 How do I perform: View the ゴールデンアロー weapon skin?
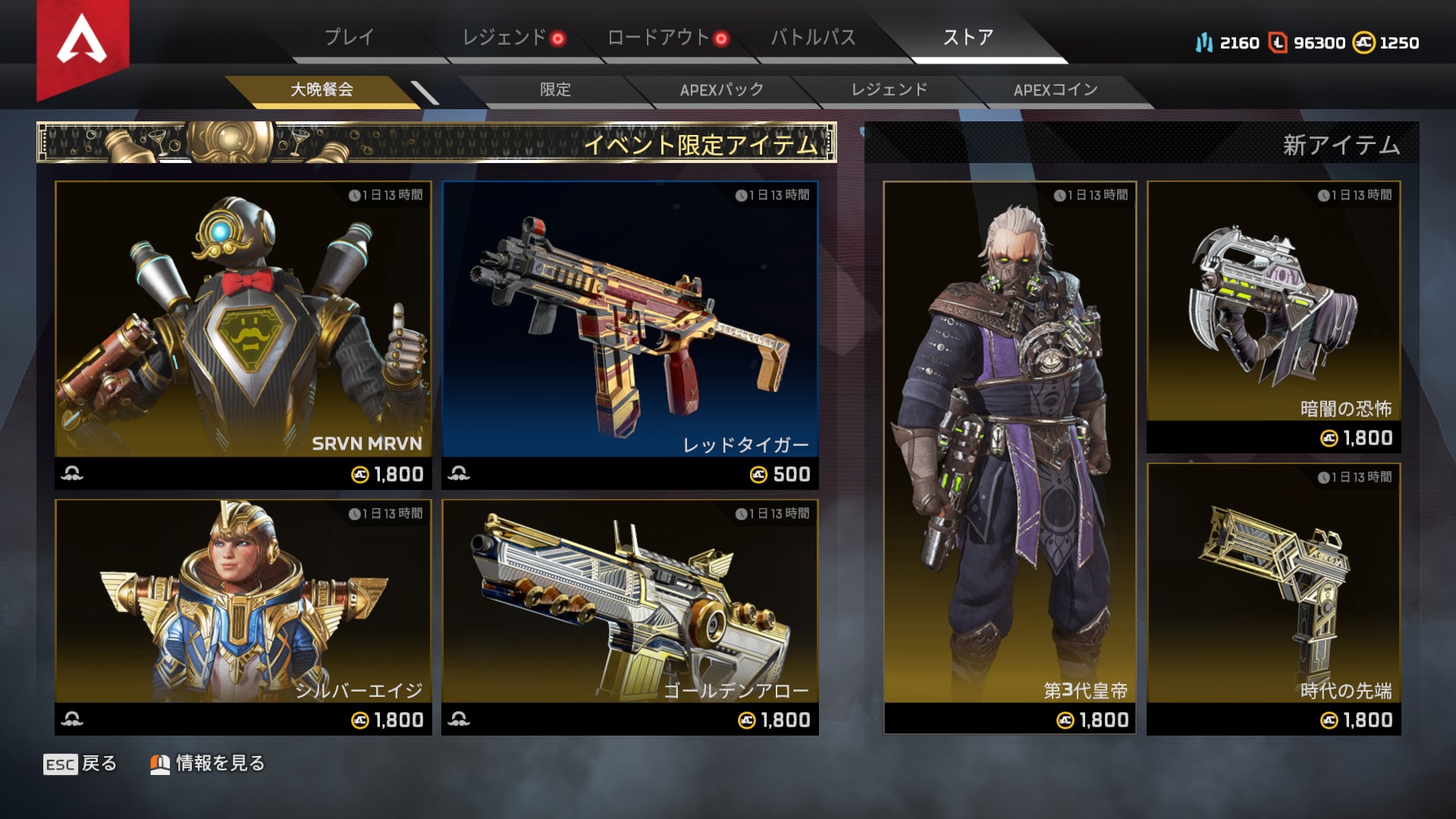(x=630, y=616)
